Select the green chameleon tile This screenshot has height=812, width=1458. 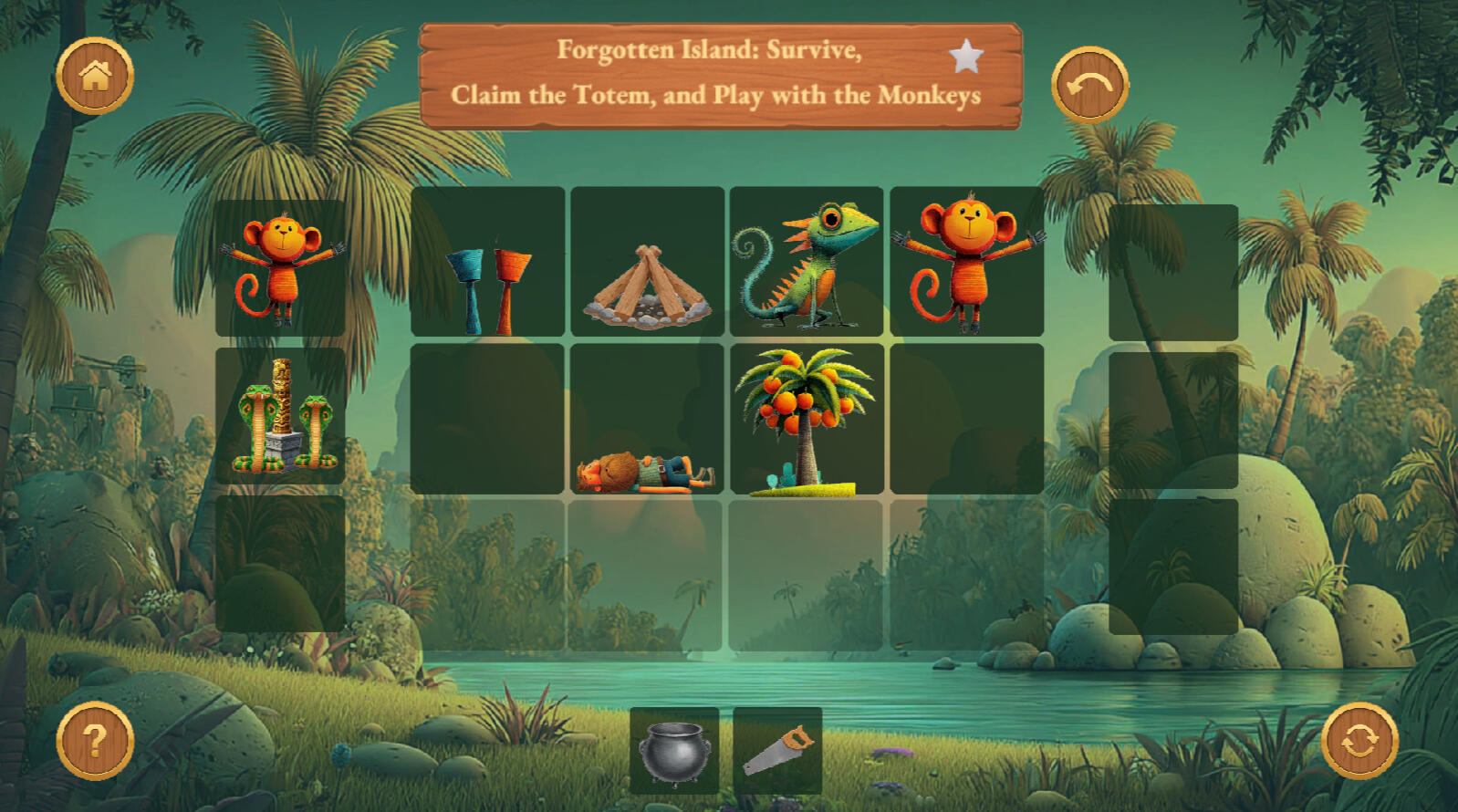807,263
